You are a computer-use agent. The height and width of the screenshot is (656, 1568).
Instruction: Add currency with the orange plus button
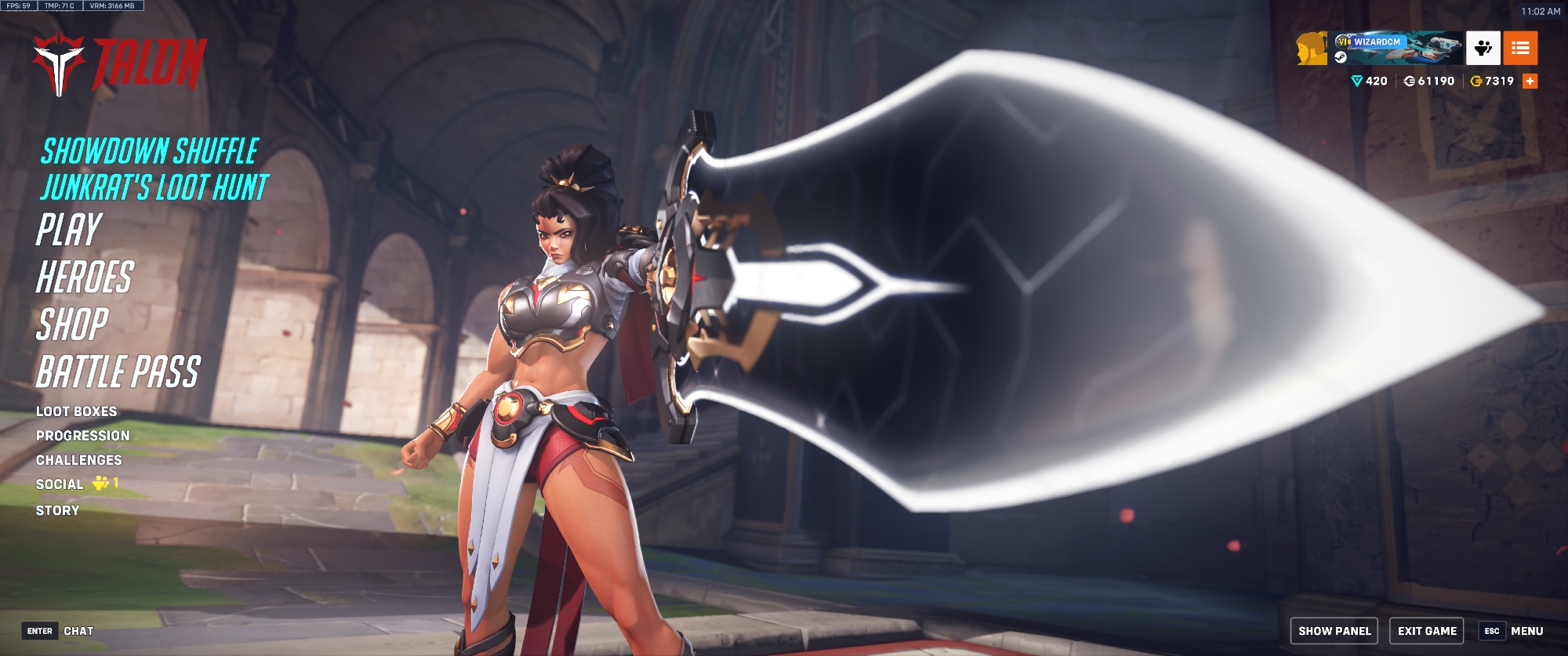[1530, 81]
